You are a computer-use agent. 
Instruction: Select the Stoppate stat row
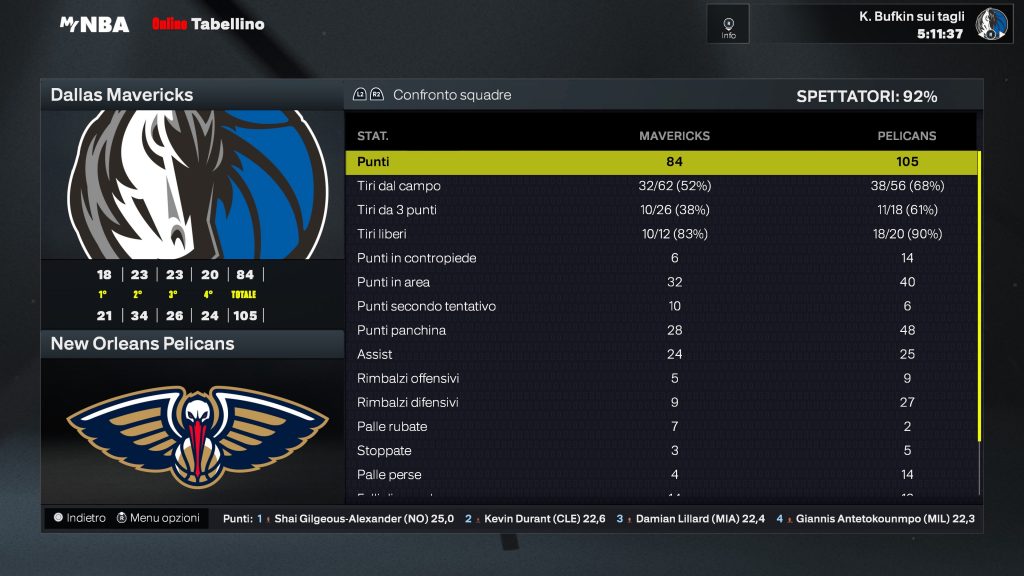pos(661,450)
